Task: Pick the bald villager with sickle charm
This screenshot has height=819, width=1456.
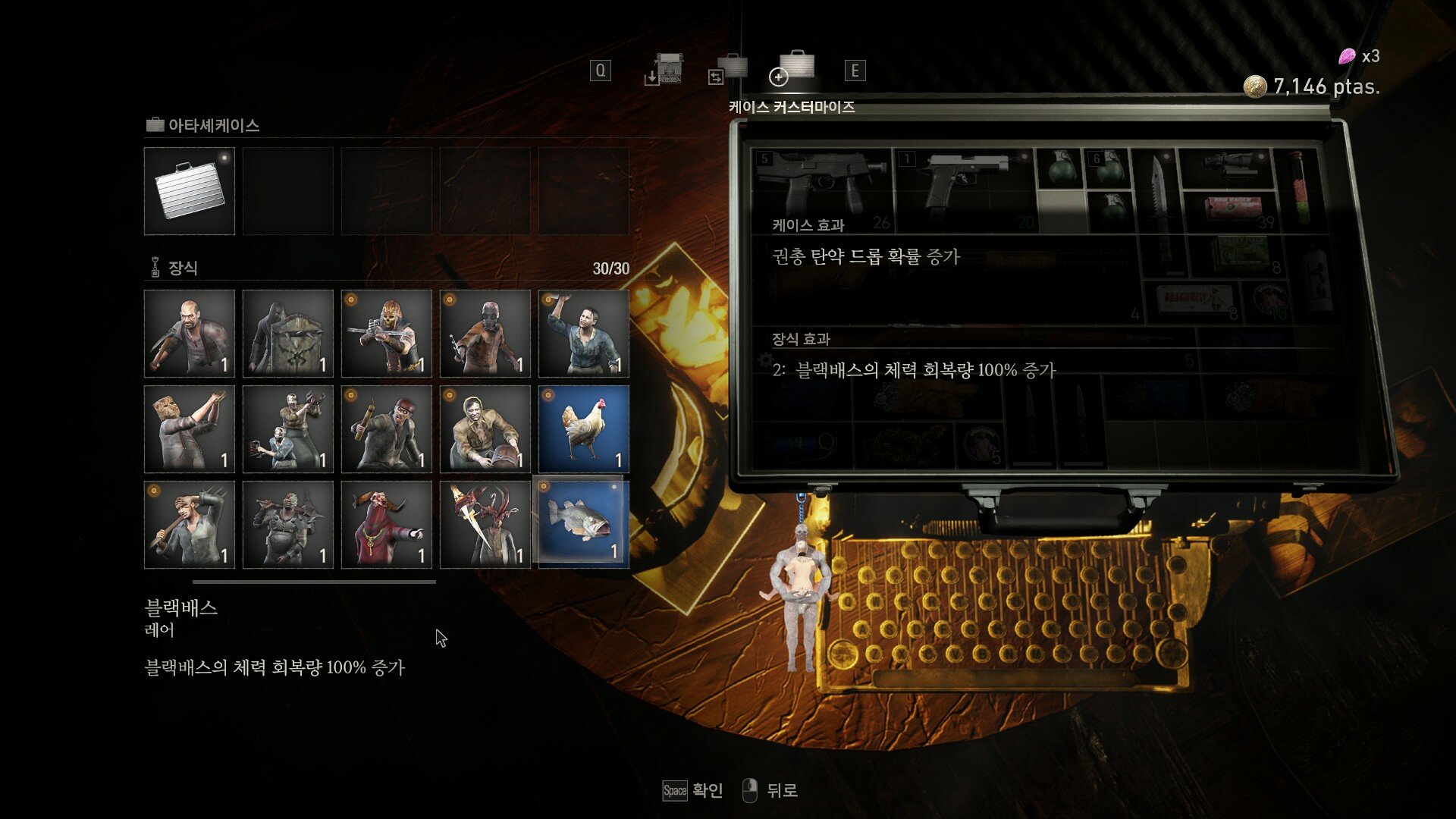Action: pos(190,334)
